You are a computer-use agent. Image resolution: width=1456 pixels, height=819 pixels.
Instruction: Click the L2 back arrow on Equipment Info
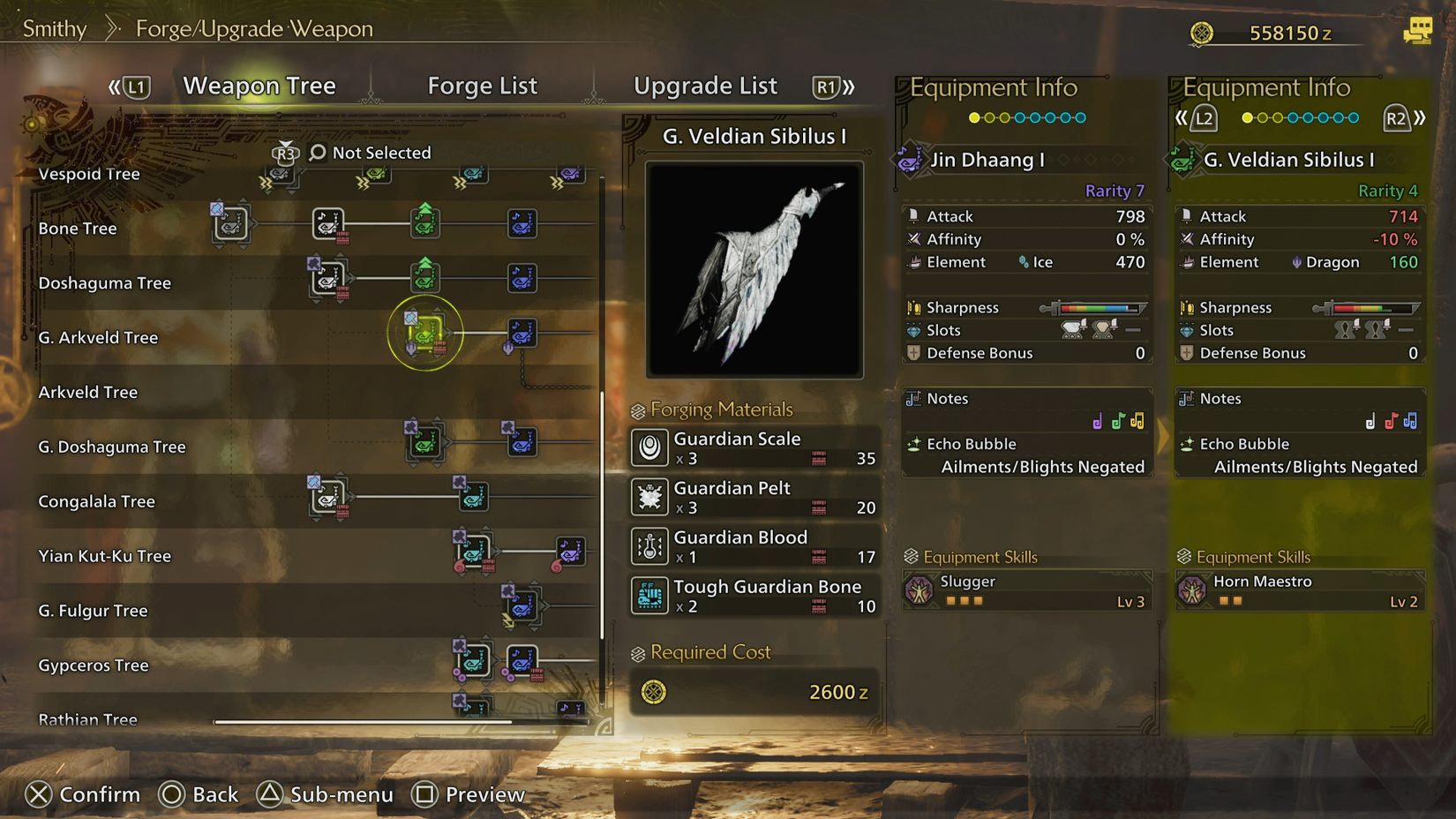1204,117
